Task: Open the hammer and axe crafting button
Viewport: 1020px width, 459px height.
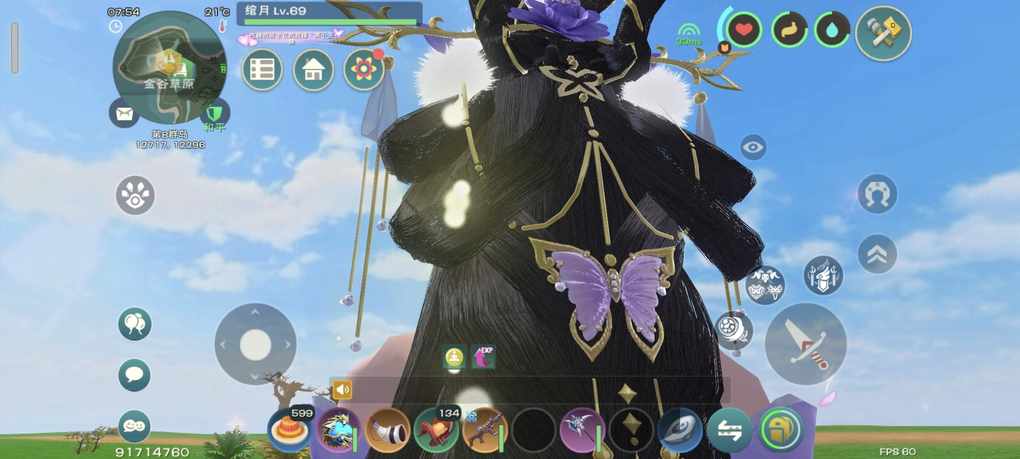Action: pos(883,34)
